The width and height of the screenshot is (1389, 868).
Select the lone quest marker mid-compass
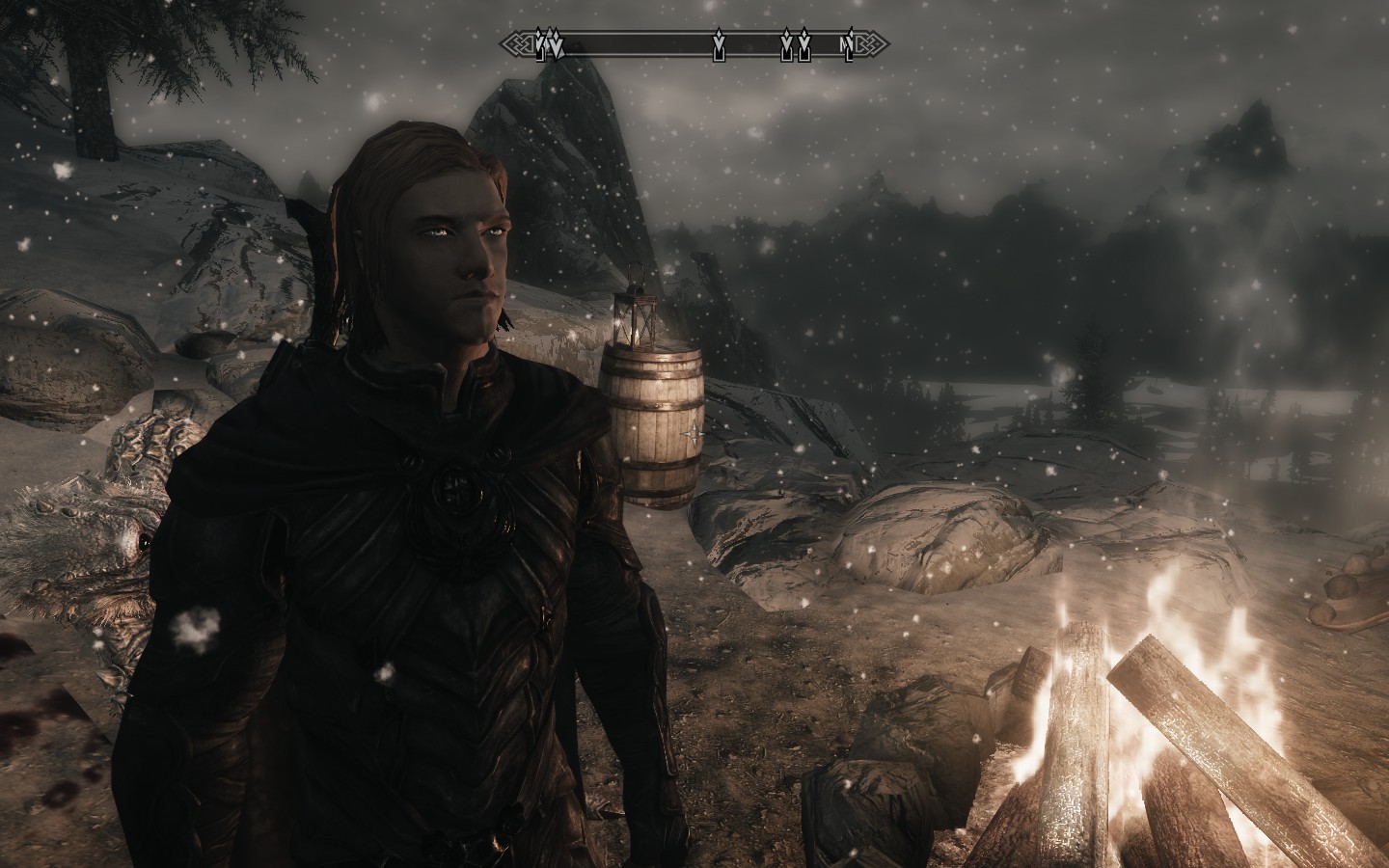point(718,46)
